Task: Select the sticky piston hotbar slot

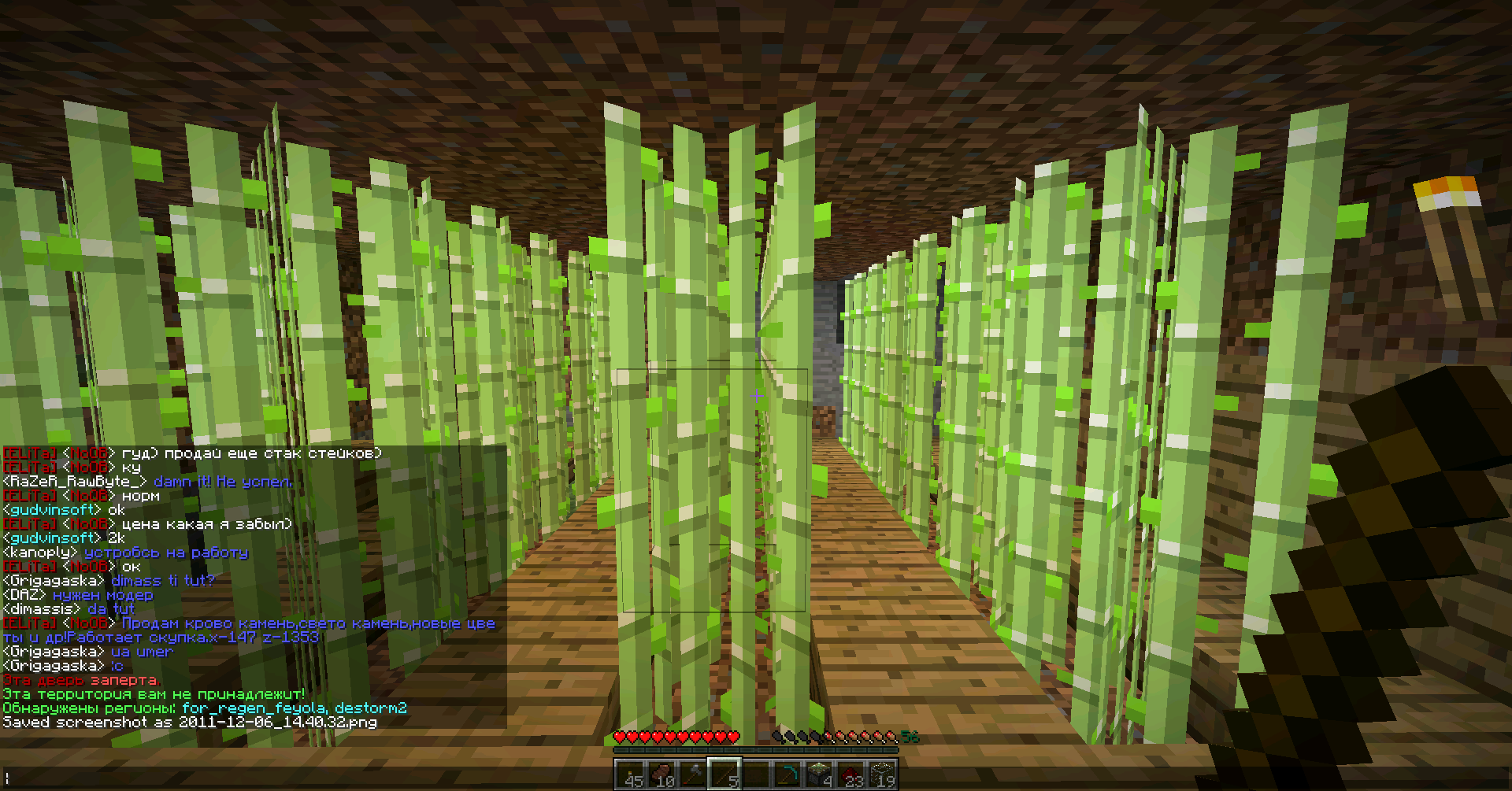Action: pyautogui.click(x=819, y=774)
